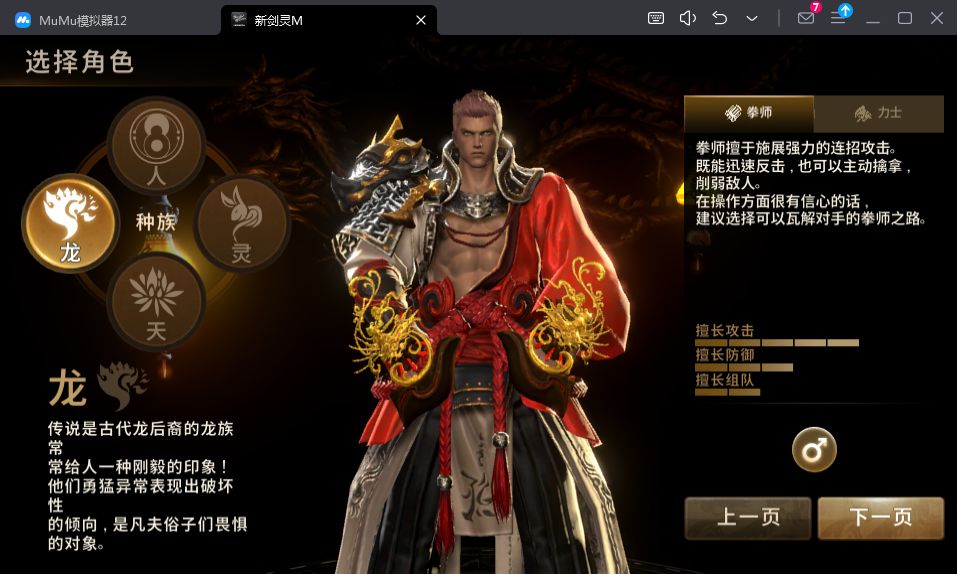Go back with 上一页 button

748,517
